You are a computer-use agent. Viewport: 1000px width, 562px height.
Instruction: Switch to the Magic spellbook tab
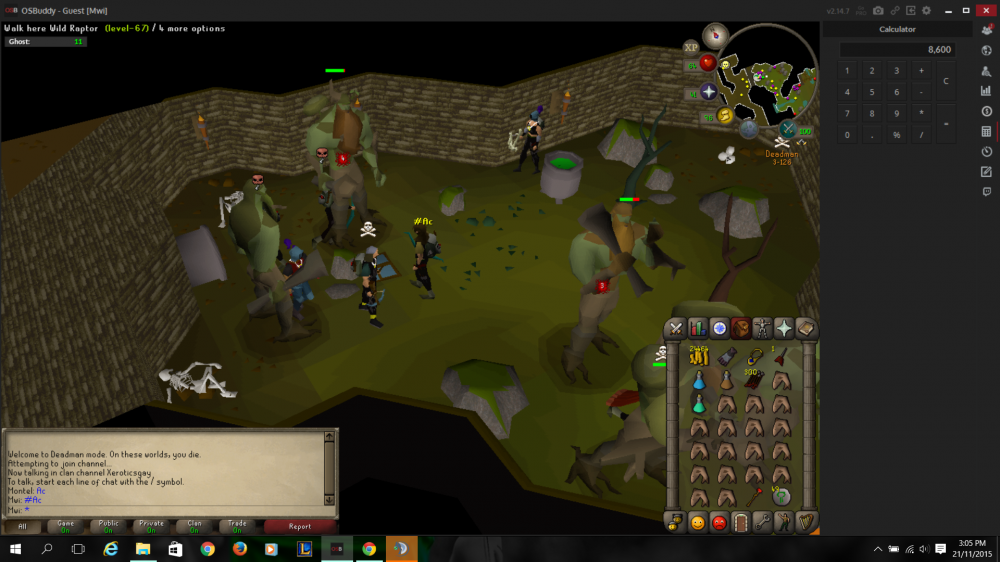[x=806, y=329]
